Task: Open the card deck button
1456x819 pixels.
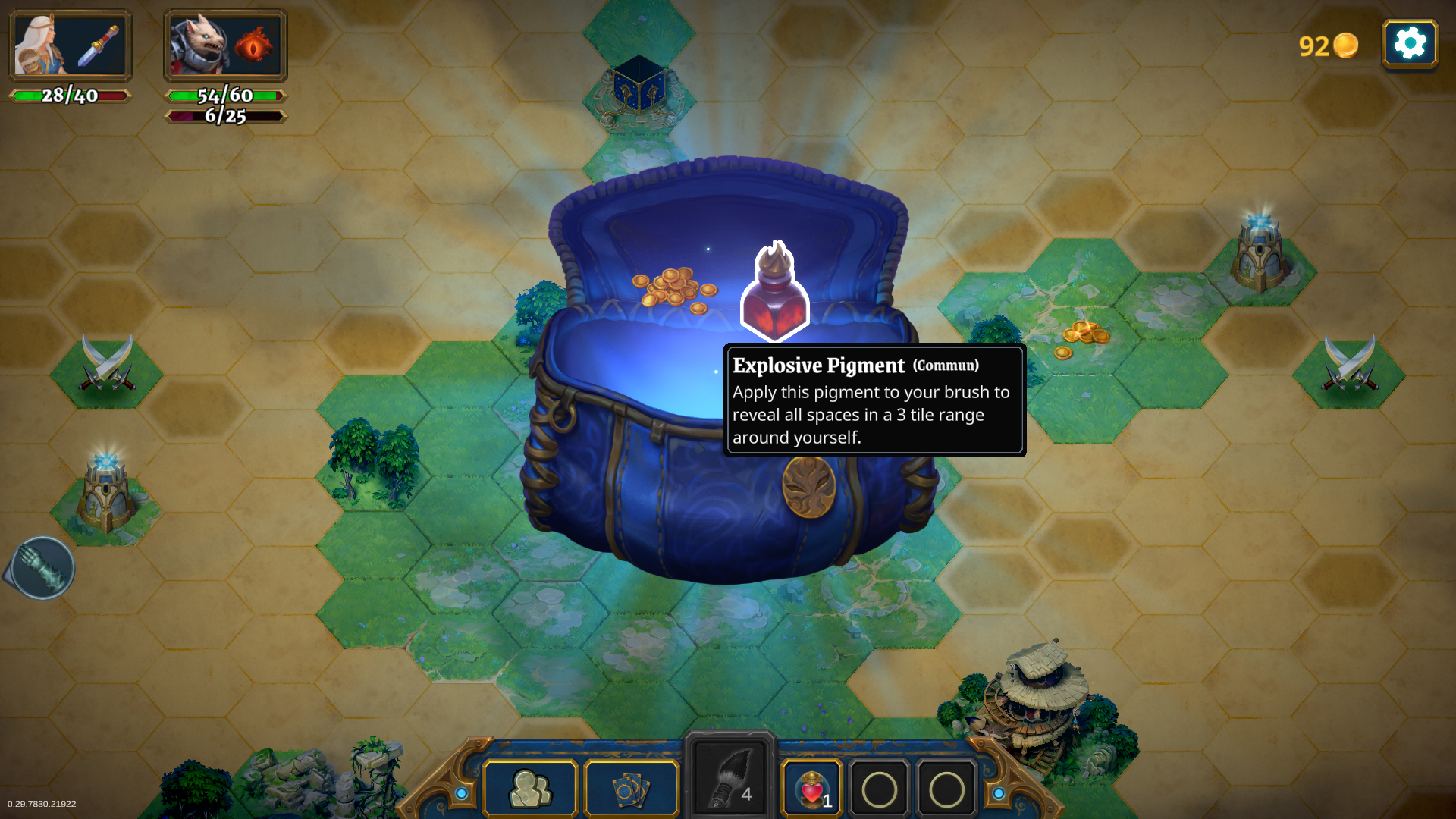Action: [x=631, y=789]
